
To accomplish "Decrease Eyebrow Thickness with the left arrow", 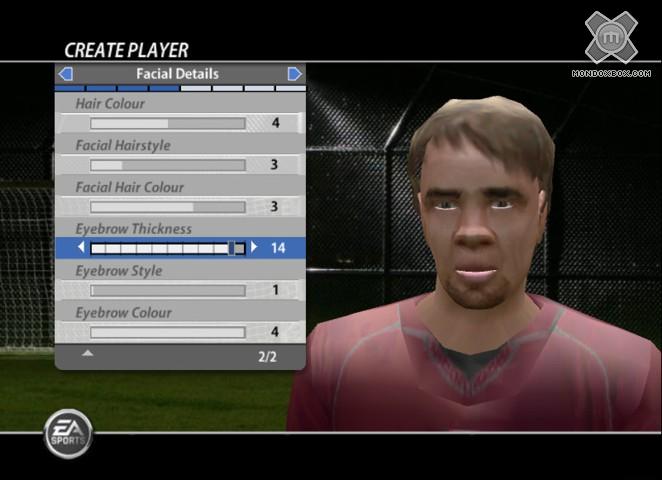I will 82,248.
